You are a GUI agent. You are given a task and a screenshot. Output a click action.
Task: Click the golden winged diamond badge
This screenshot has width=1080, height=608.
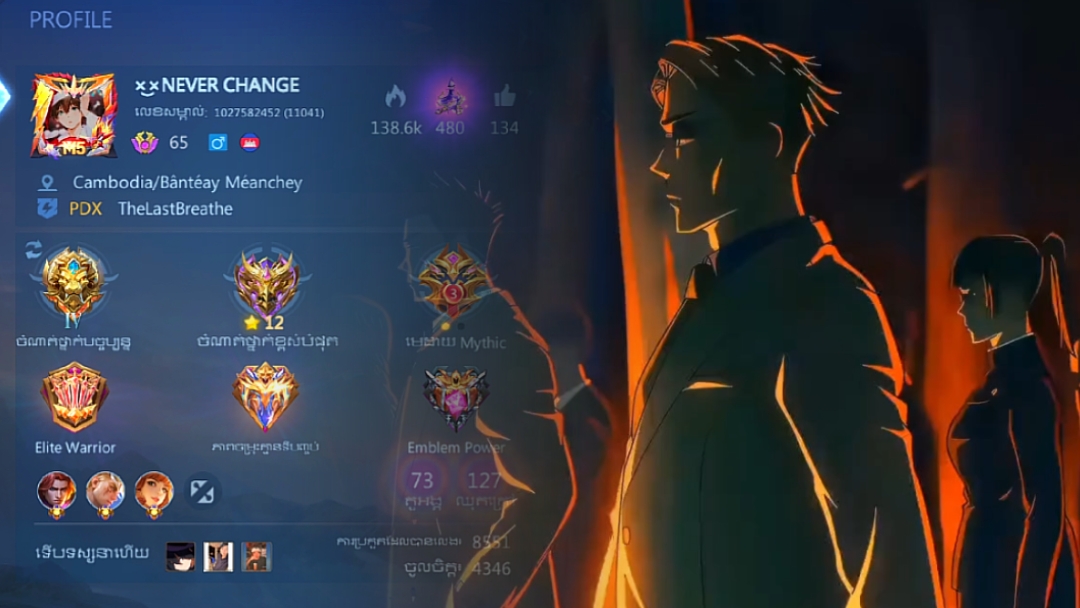coord(266,397)
